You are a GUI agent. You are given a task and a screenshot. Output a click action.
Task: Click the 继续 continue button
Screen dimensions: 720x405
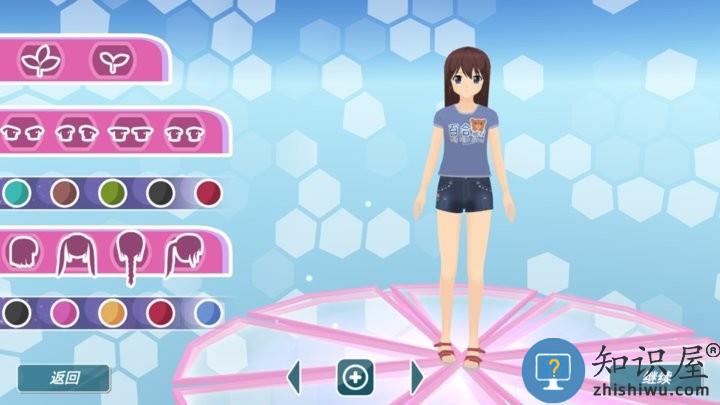pos(657,377)
